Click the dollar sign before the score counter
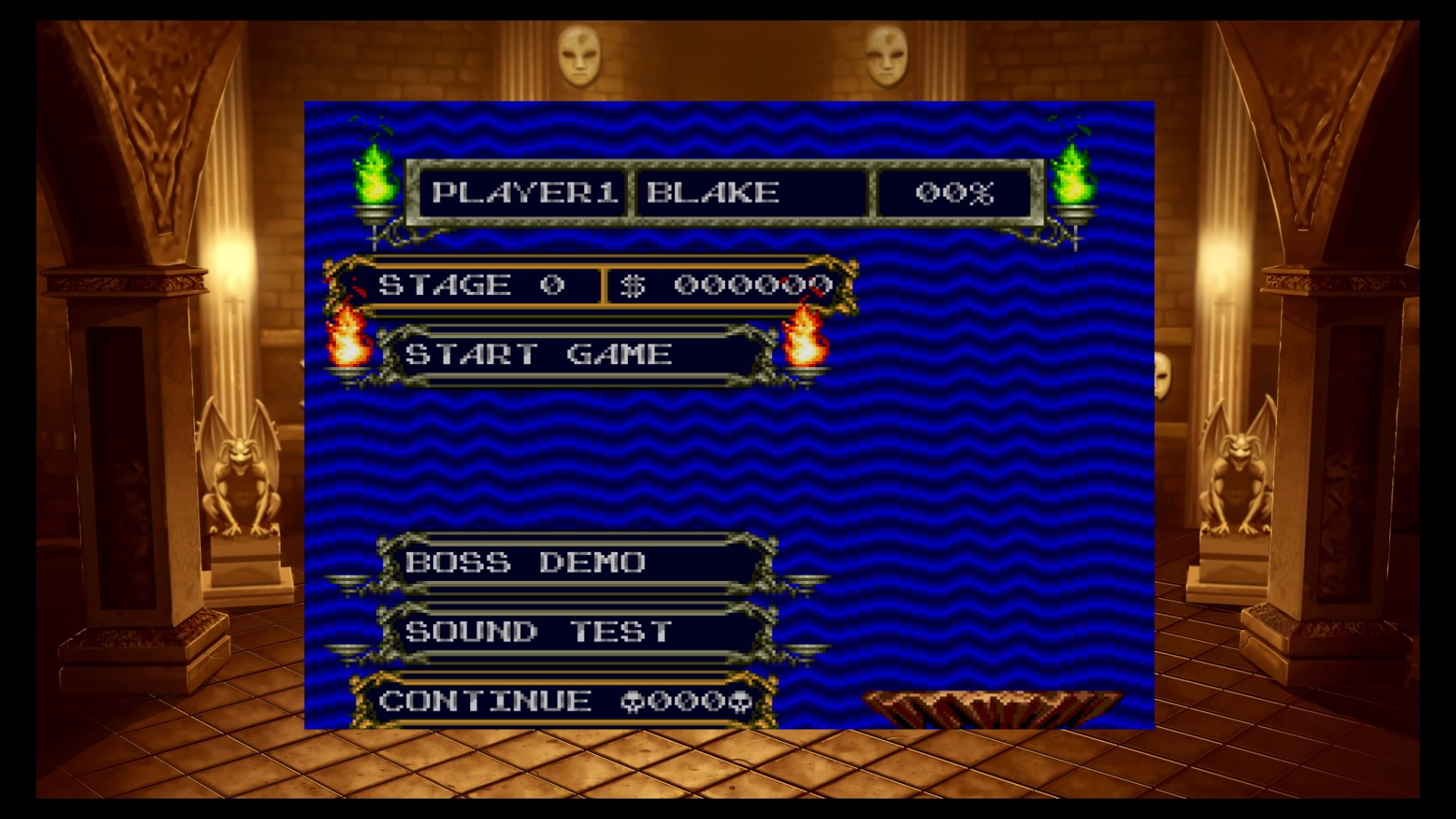This screenshot has width=1456, height=819. [633, 287]
